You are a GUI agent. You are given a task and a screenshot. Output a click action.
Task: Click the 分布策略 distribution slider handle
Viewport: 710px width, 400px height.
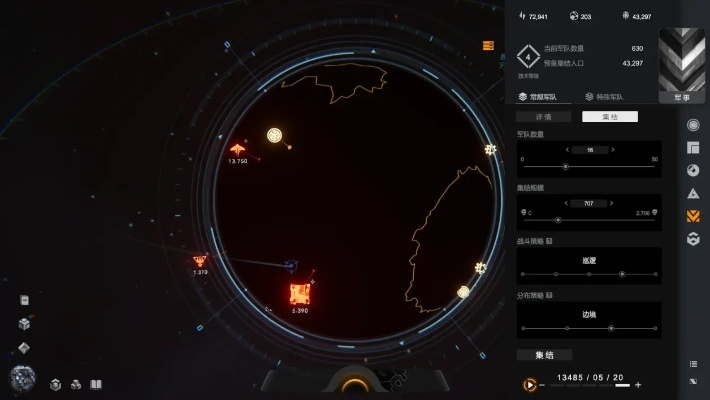[611, 328]
